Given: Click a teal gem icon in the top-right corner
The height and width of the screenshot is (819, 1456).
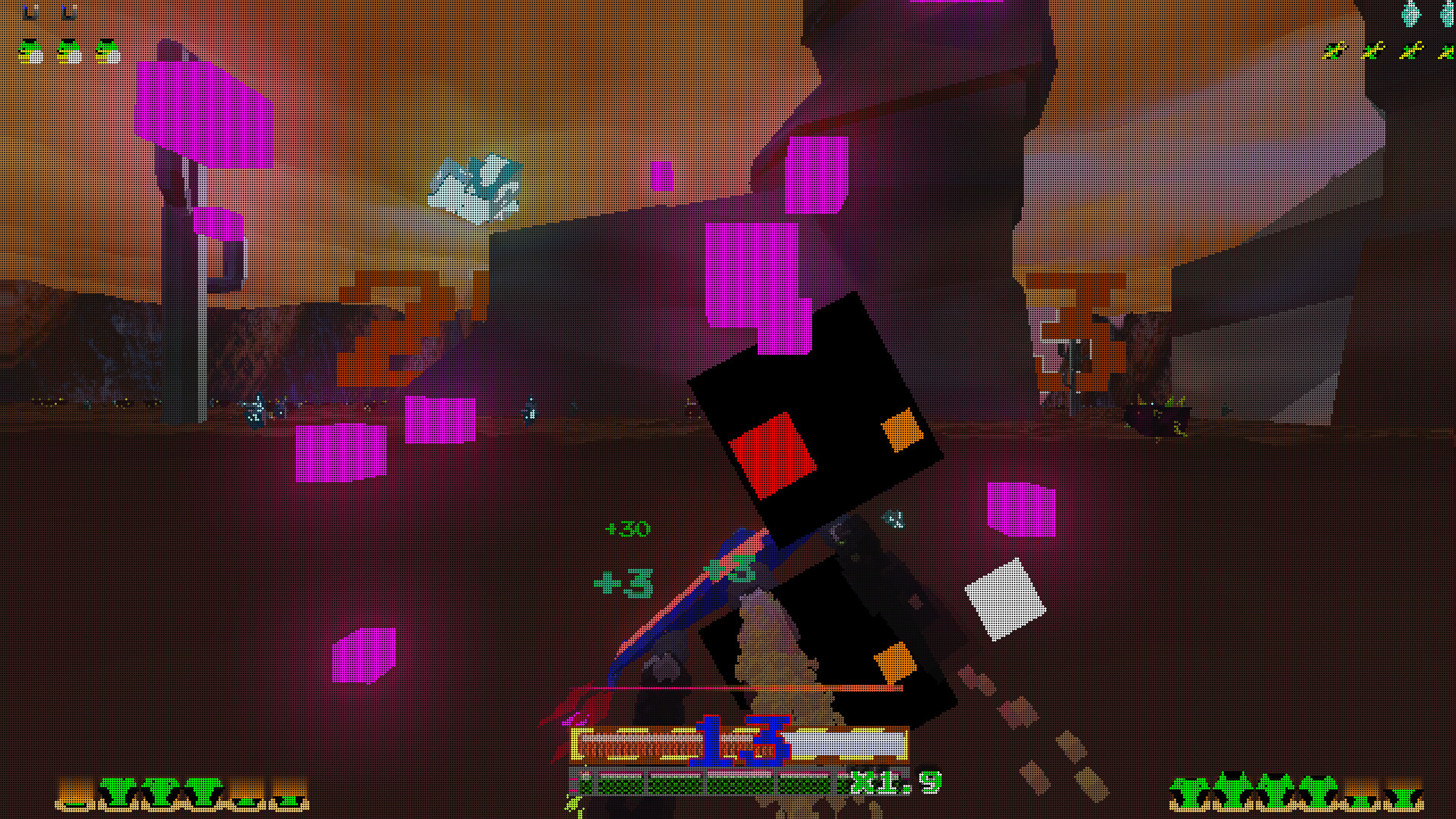Looking at the screenshot, I should (x=1410, y=13).
